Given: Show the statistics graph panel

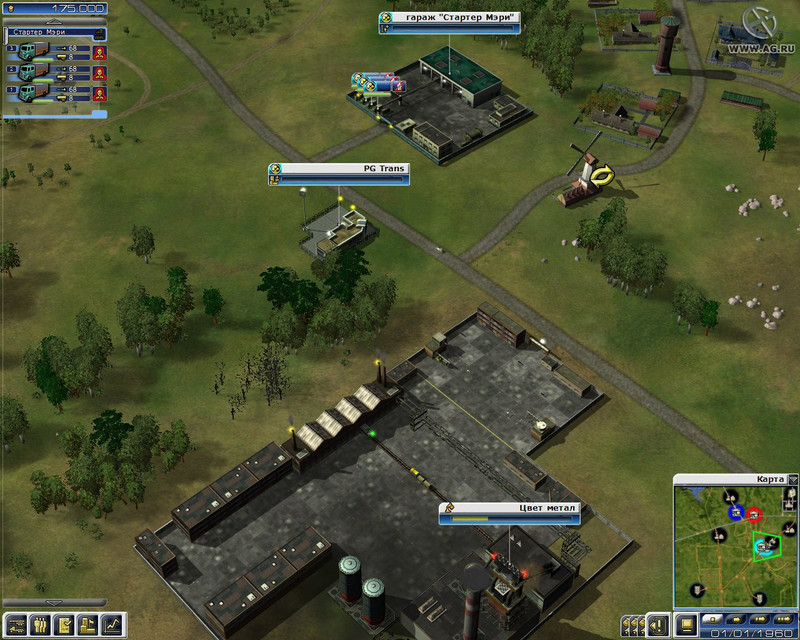Looking at the screenshot, I should pyautogui.click(x=113, y=625).
